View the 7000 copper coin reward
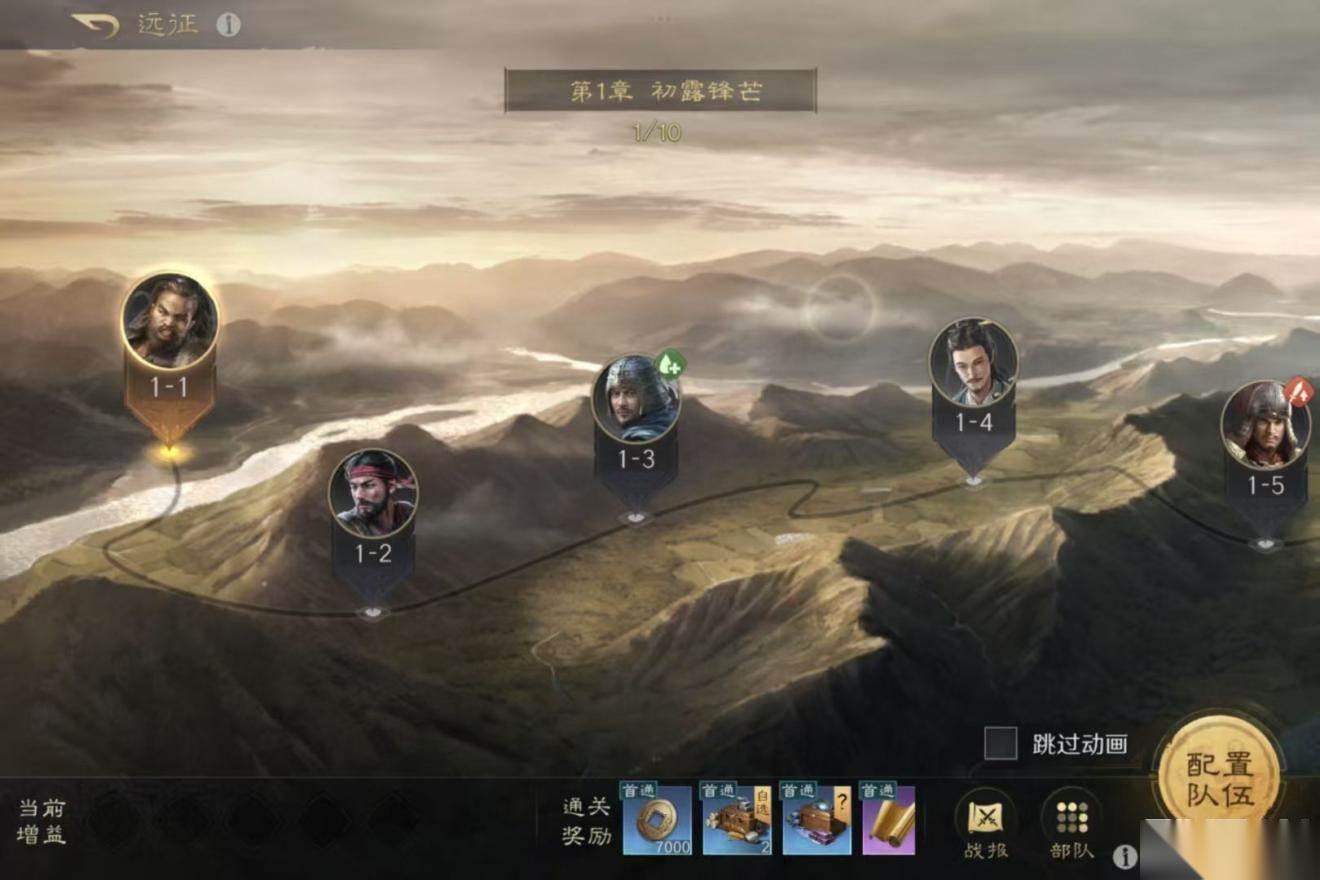 pyautogui.click(x=657, y=820)
